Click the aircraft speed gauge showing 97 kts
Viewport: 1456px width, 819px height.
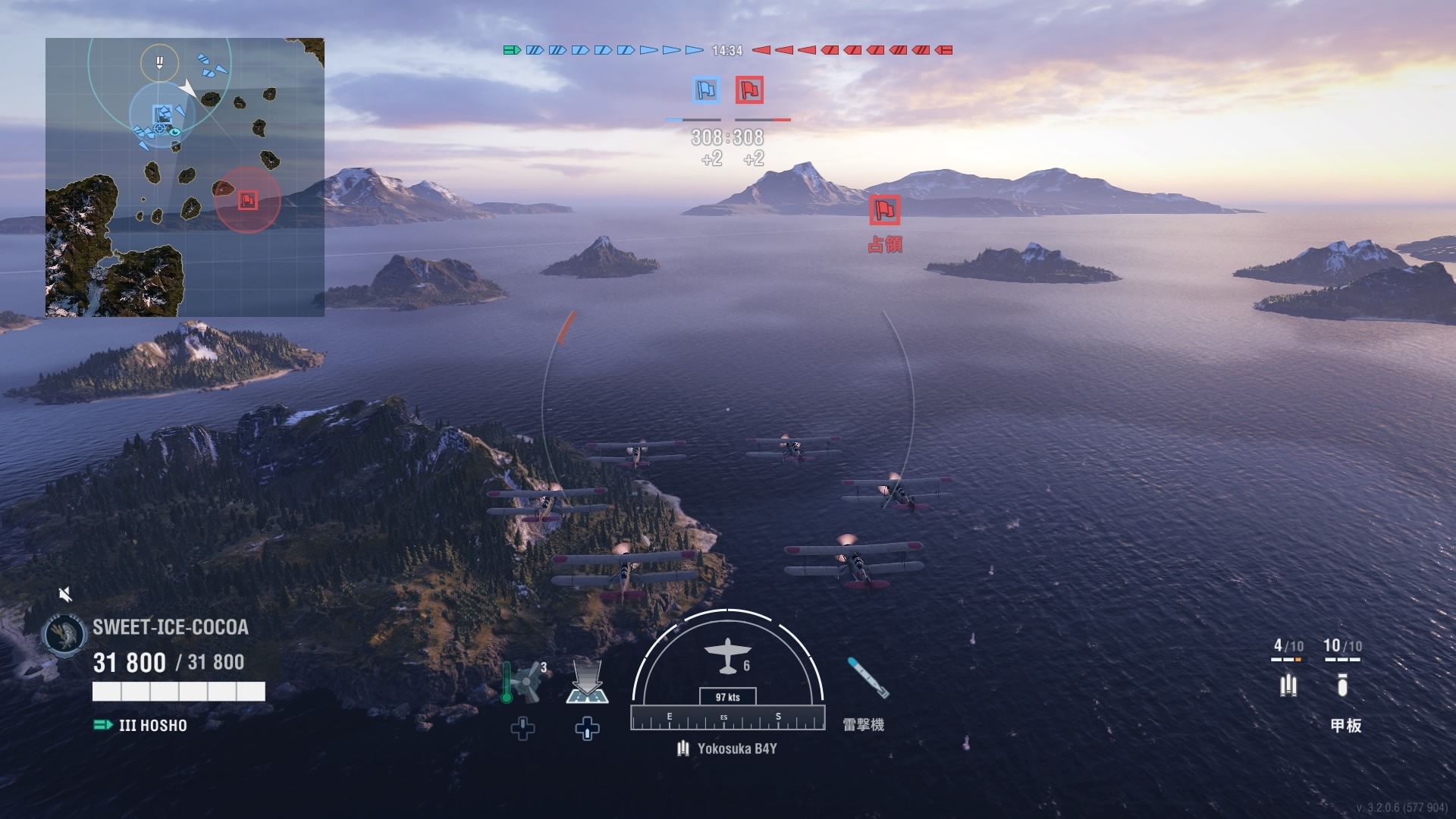(727, 697)
